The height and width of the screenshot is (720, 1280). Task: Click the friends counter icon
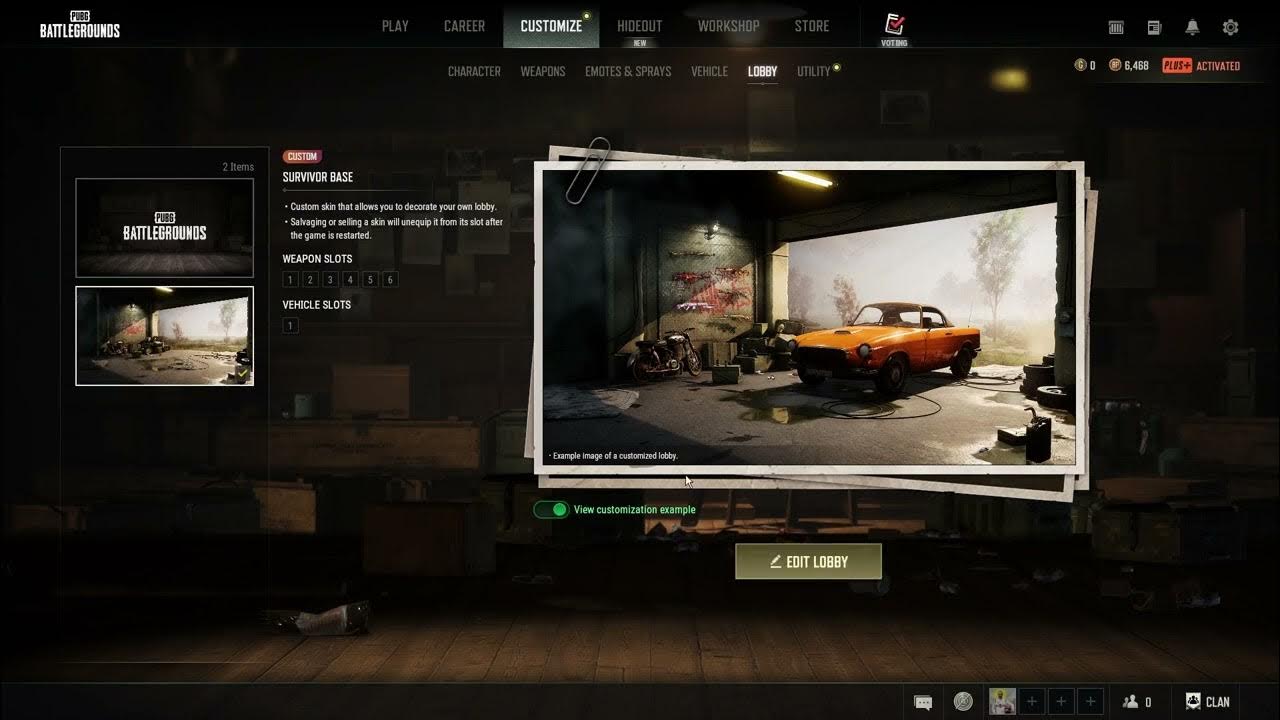pos(1133,701)
